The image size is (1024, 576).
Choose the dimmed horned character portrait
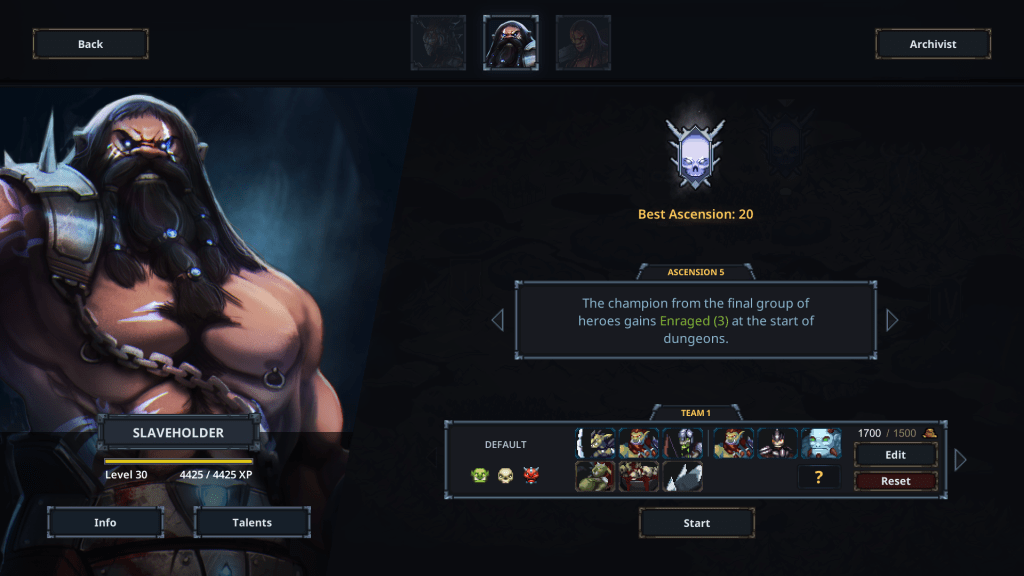point(438,43)
